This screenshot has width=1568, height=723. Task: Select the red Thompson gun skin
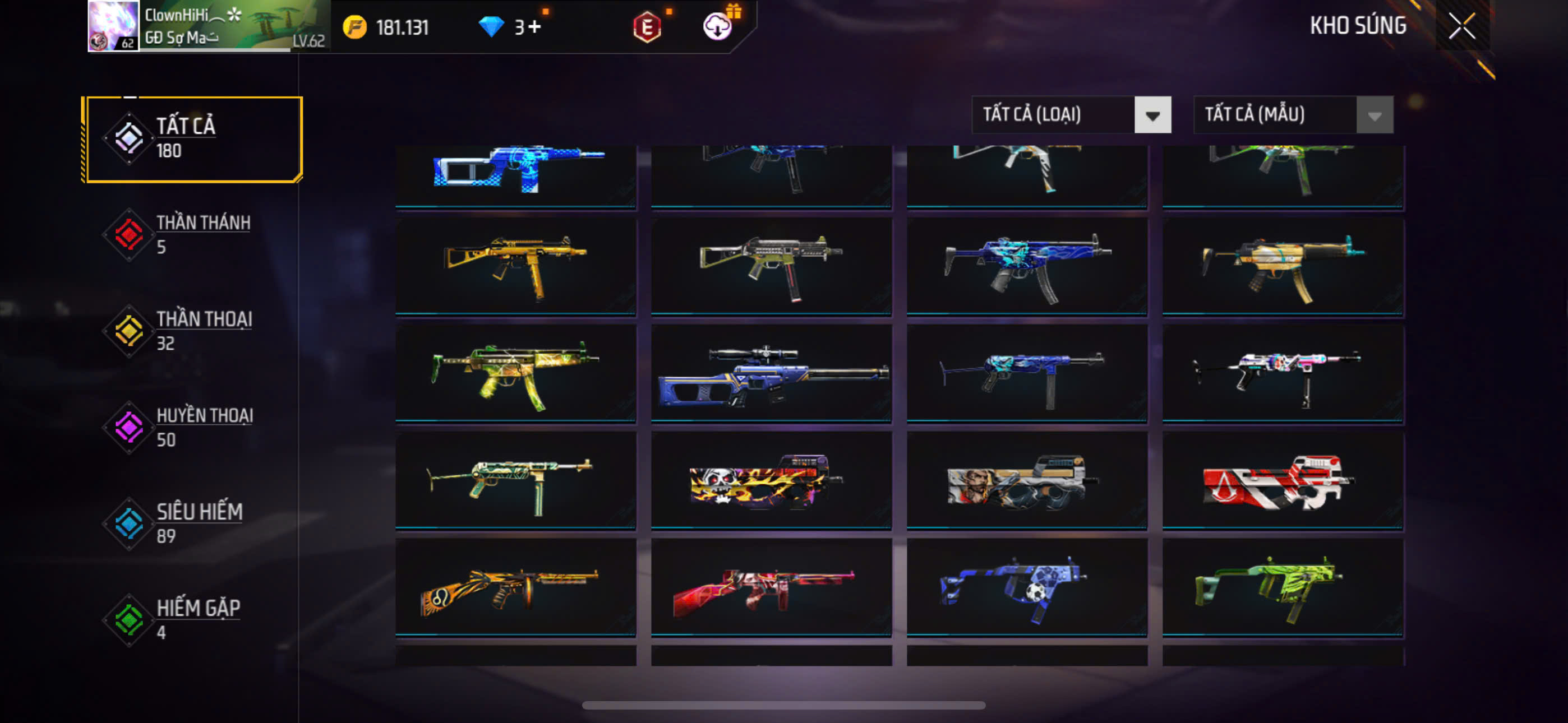pos(771,587)
